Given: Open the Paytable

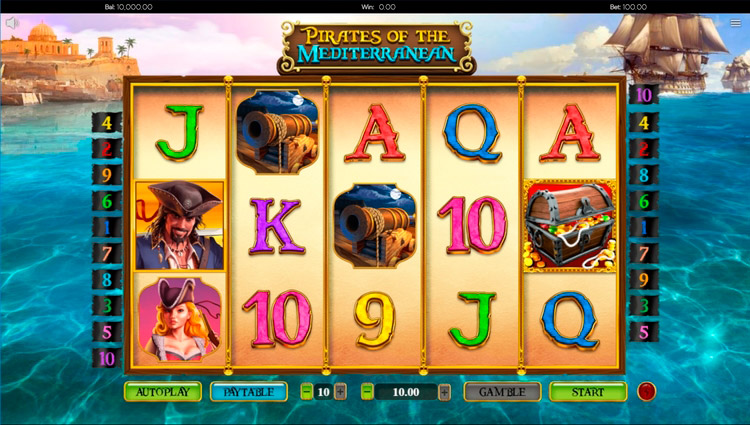Looking at the screenshot, I should [247, 391].
